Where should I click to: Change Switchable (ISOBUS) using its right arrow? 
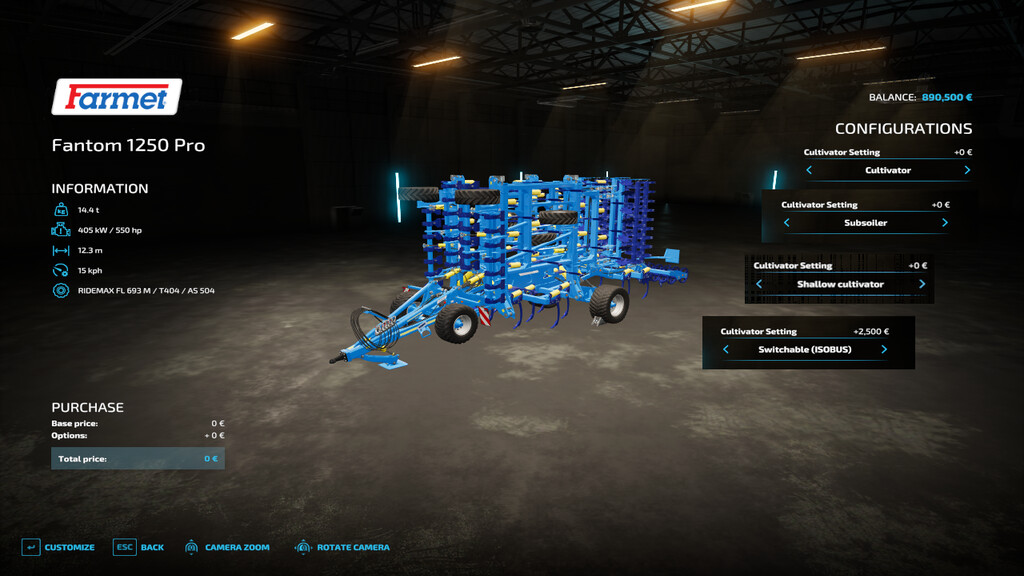point(884,350)
